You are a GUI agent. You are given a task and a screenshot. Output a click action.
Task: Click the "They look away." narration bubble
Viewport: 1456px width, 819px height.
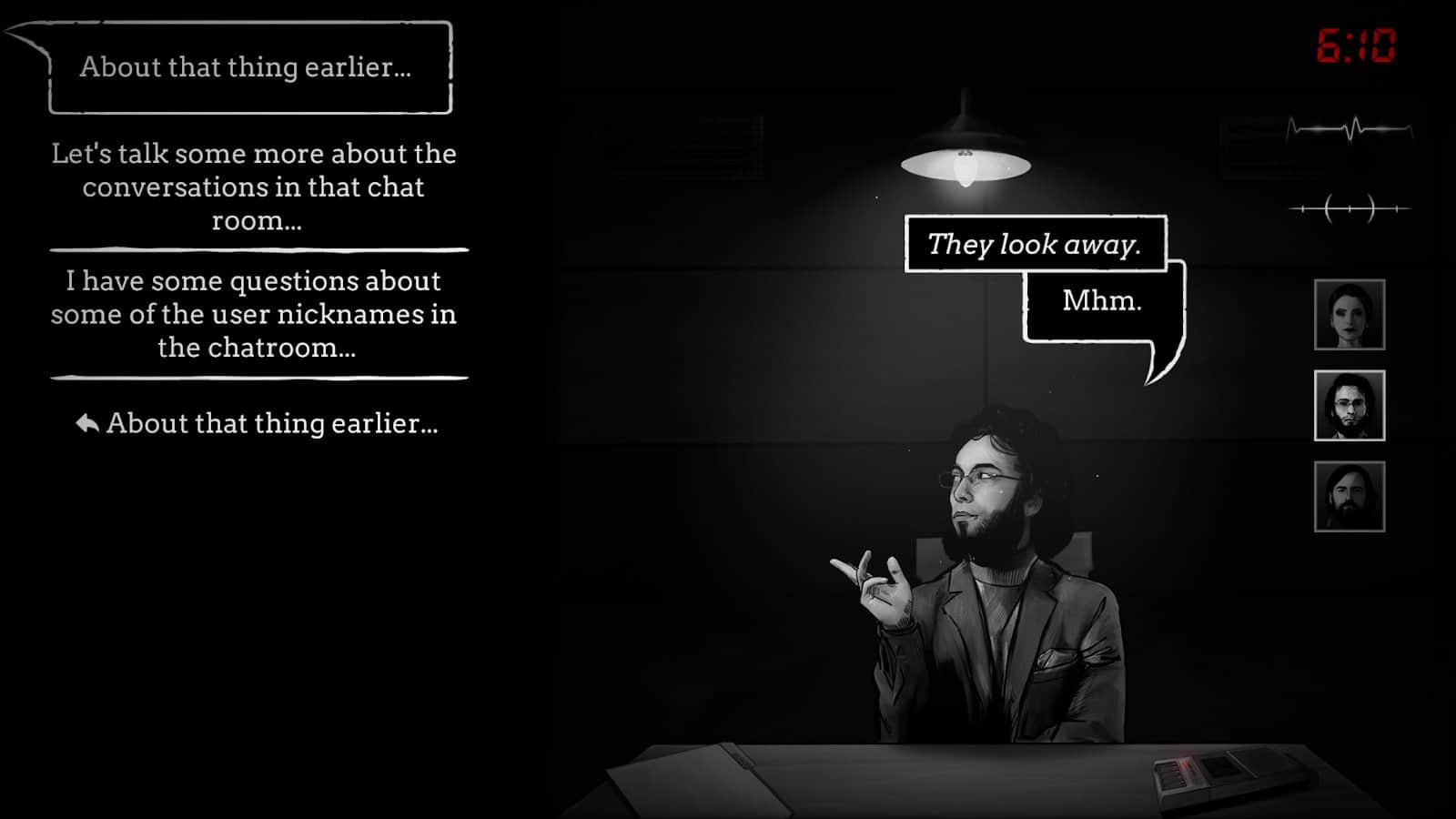pos(1036,243)
